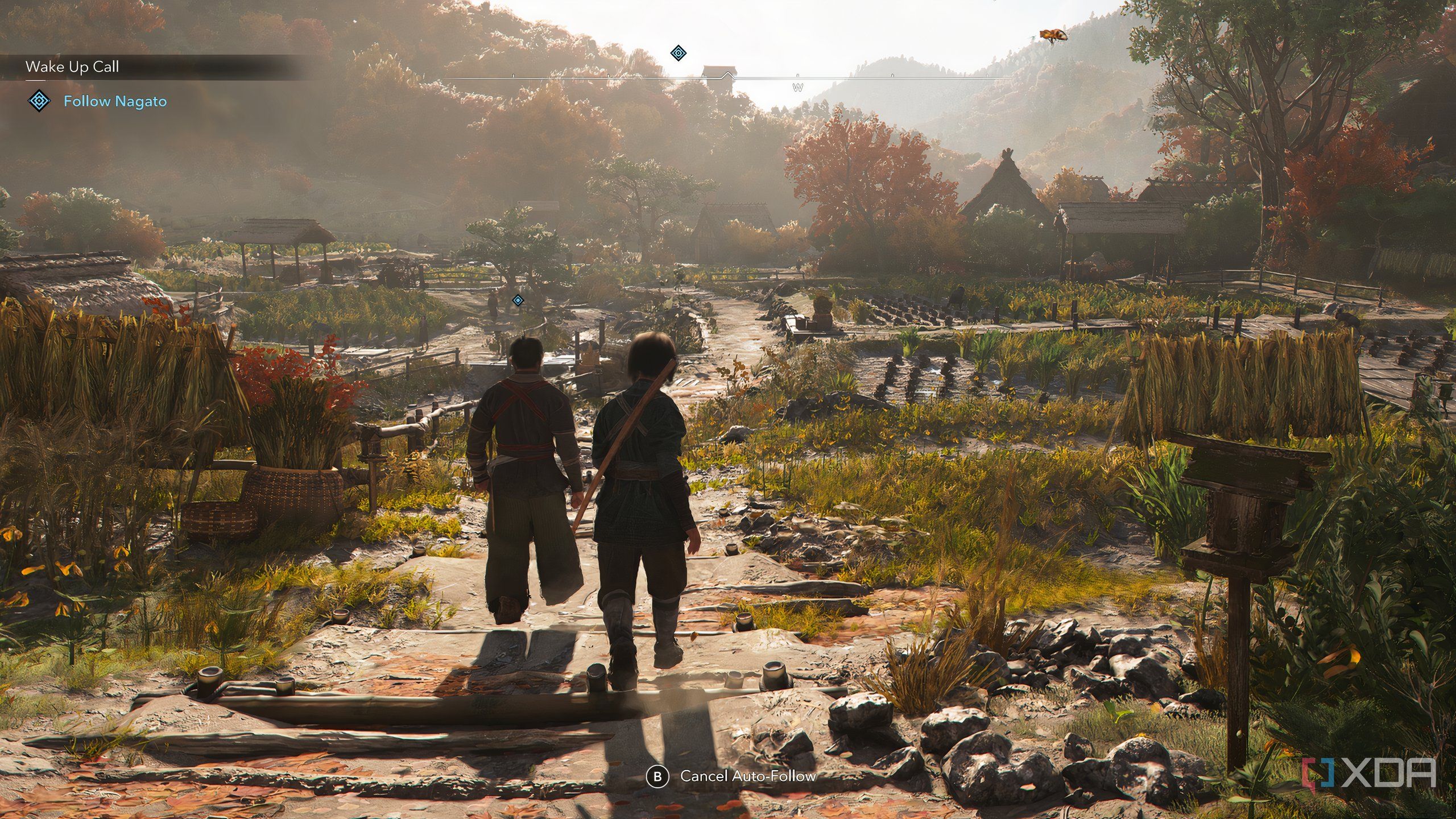
Task: Select the waypoint diamond floating over the village
Action: pyautogui.click(x=518, y=300)
